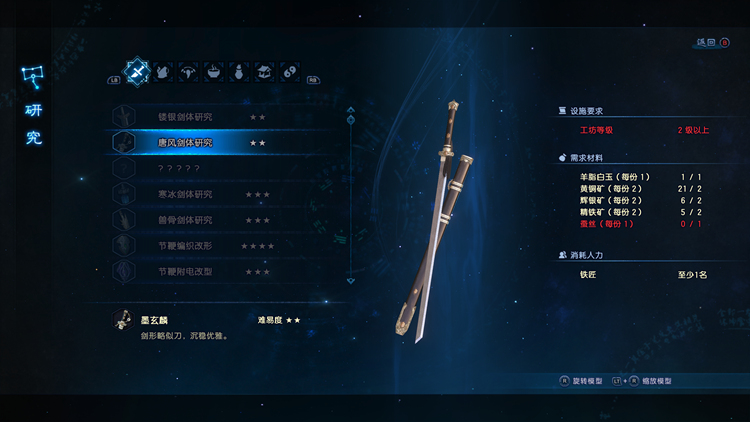The height and width of the screenshot is (422, 750).
Task: Click the research list's down scroll arrow
Action: click(x=350, y=282)
